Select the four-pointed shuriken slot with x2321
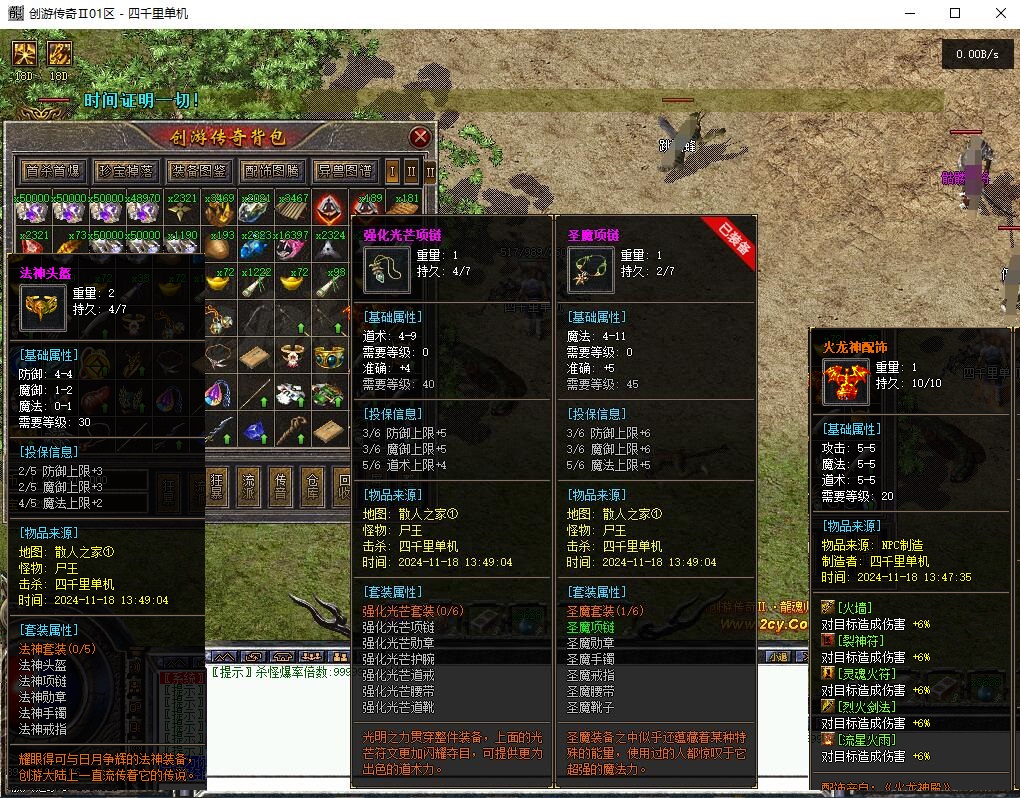The width and height of the screenshot is (1020, 798). pos(181,209)
